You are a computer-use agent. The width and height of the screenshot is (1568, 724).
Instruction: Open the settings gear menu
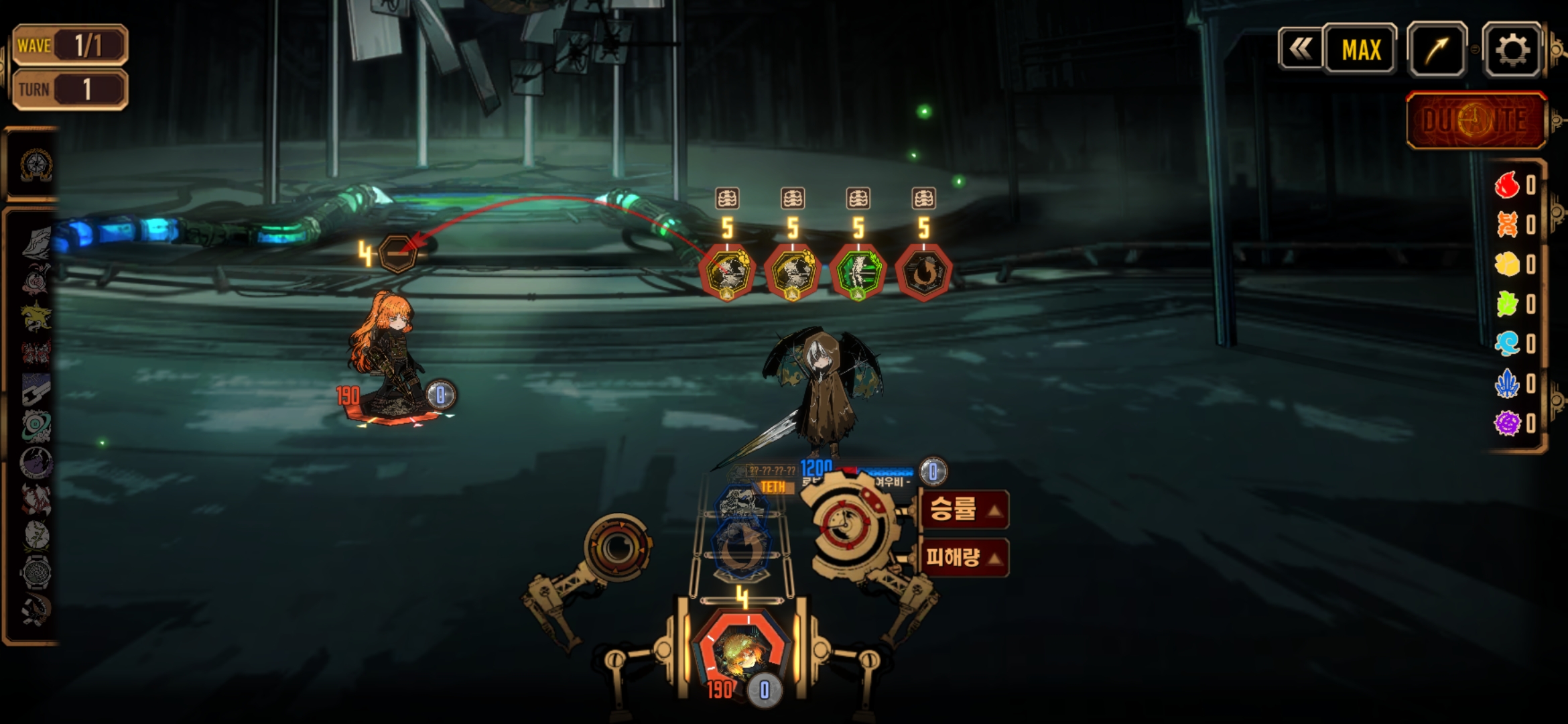(x=1512, y=50)
